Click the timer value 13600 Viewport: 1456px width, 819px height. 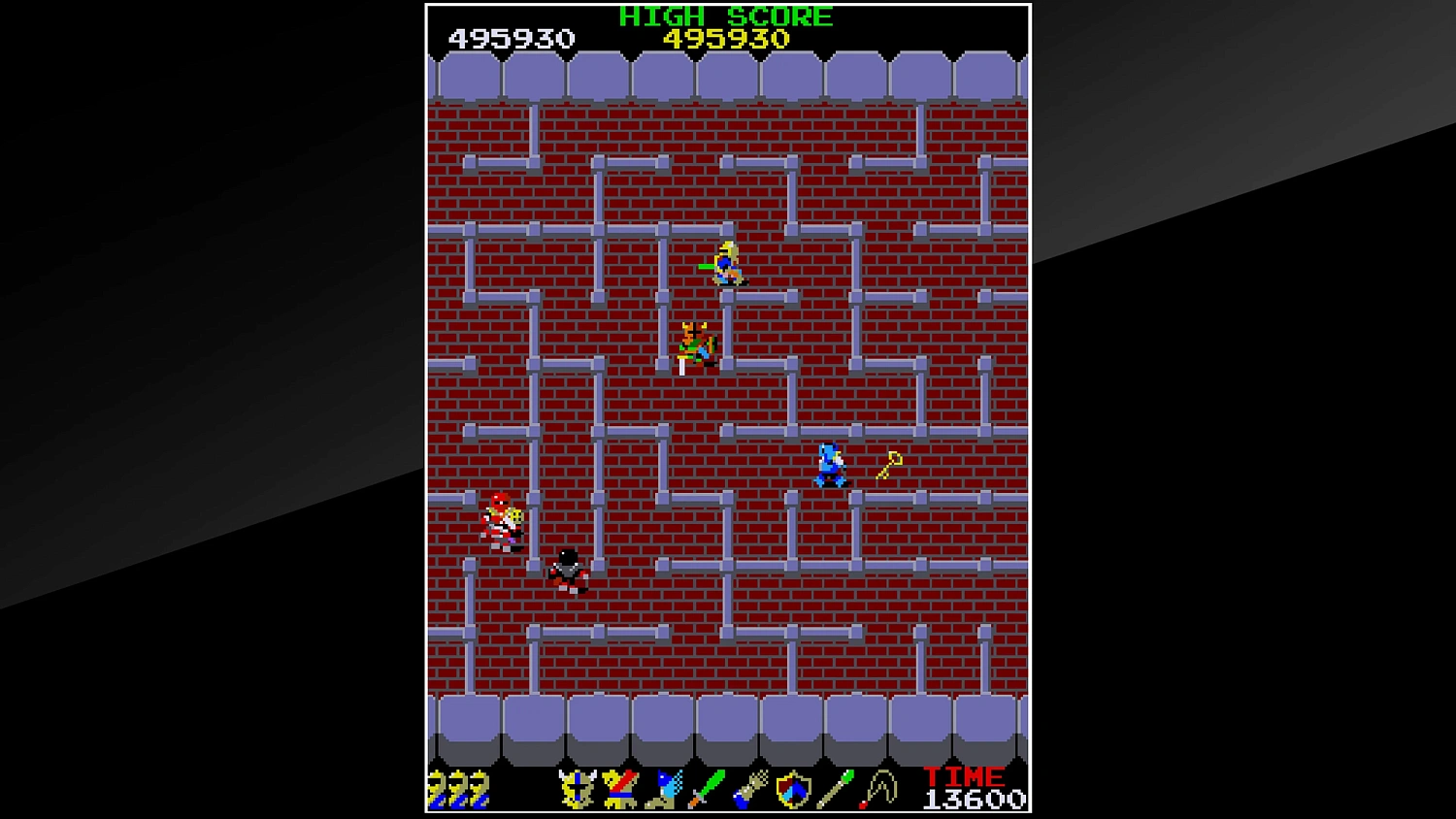(x=972, y=800)
